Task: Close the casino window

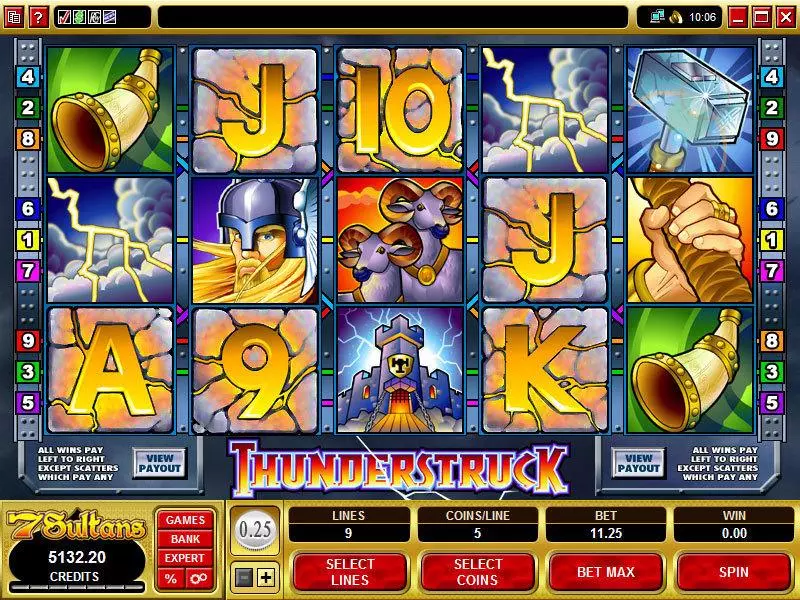Action: (x=786, y=16)
